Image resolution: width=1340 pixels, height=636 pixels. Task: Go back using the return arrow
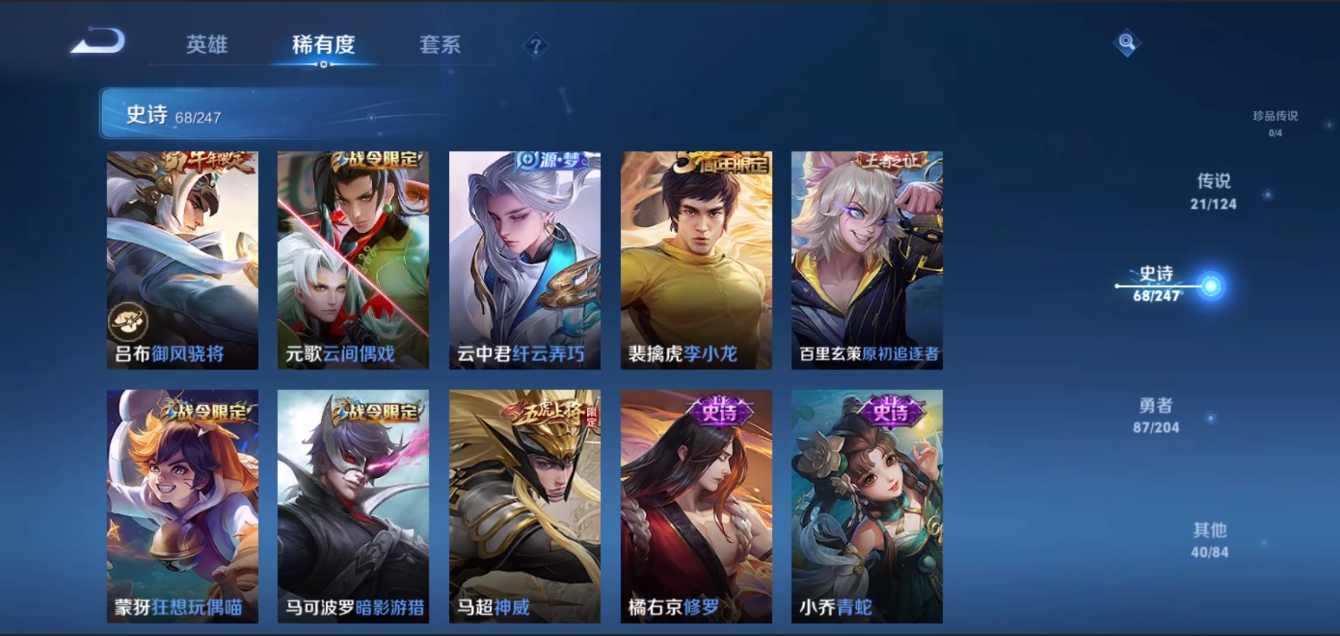pos(98,42)
